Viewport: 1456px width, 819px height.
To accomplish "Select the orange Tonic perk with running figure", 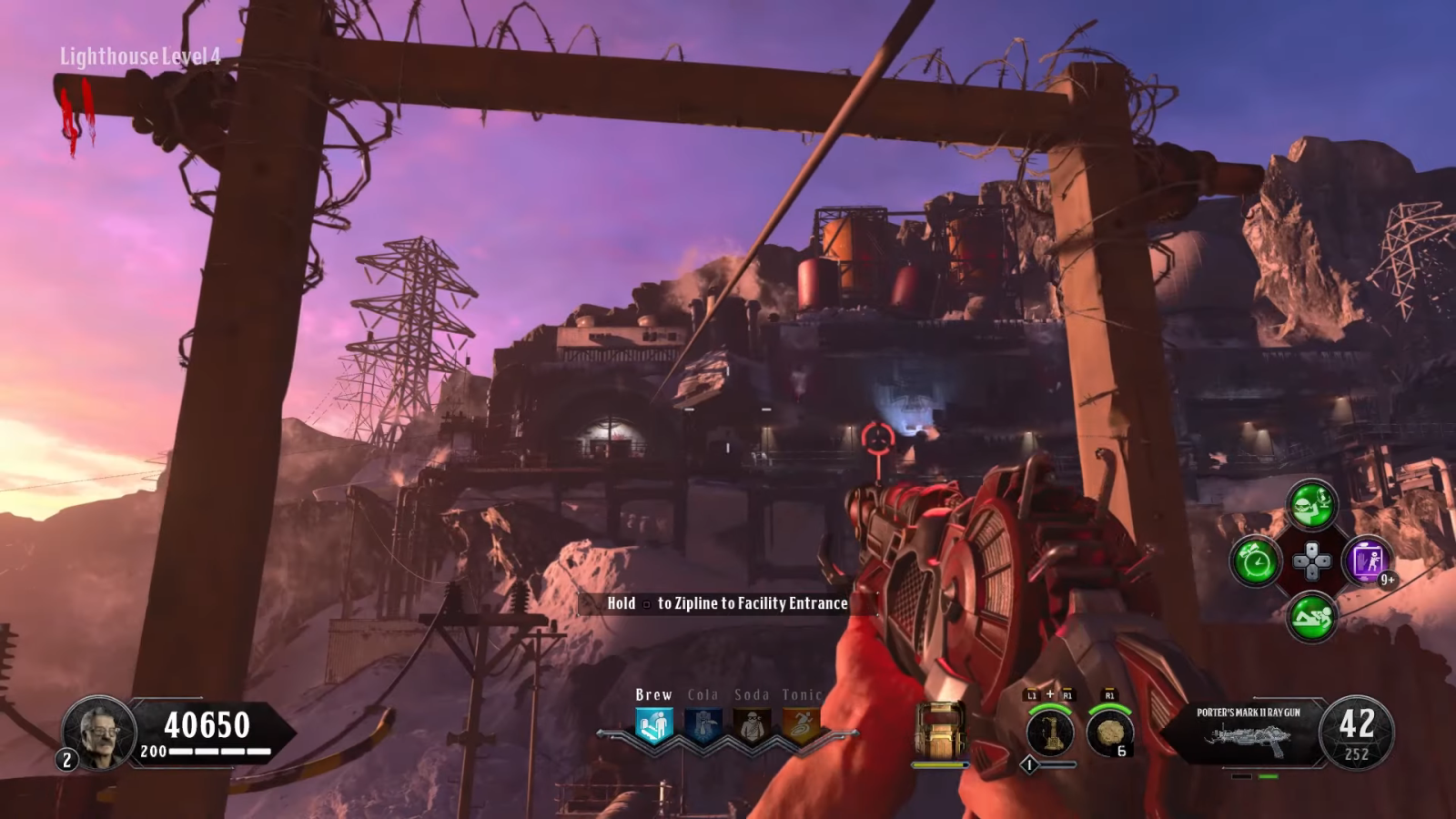I will [801, 727].
